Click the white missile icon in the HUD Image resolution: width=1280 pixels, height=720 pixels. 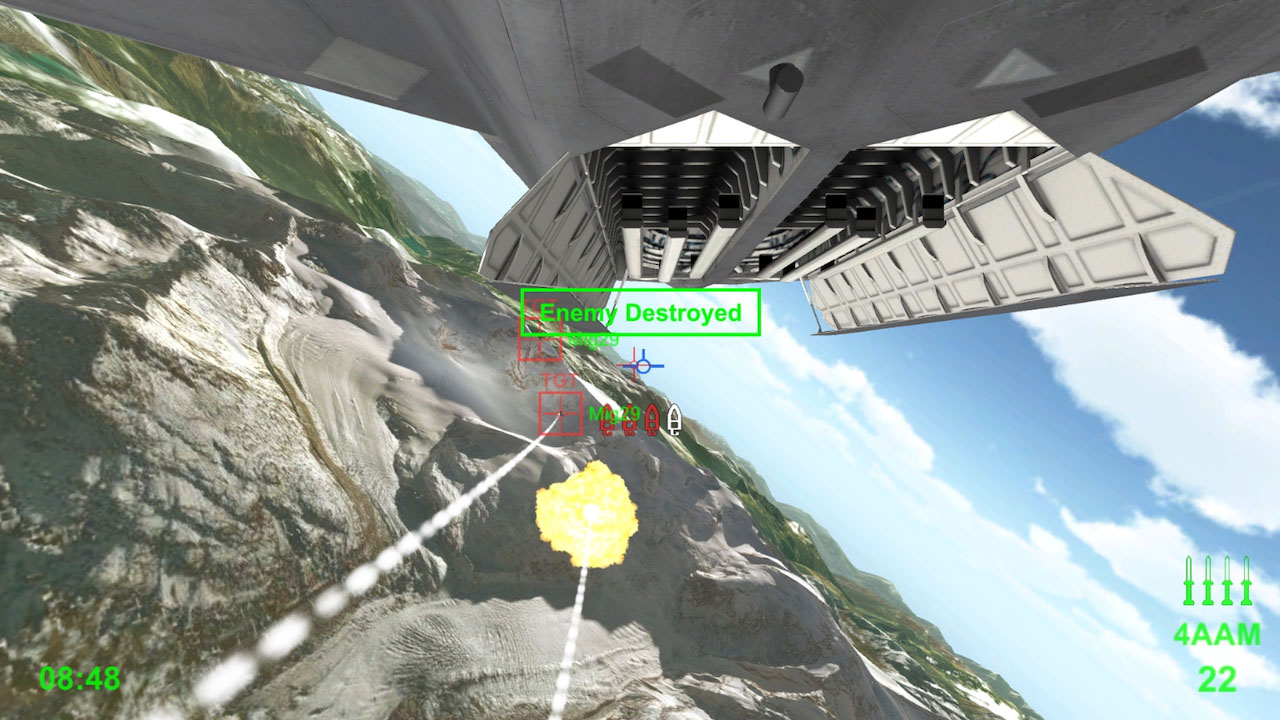click(675, 420)
